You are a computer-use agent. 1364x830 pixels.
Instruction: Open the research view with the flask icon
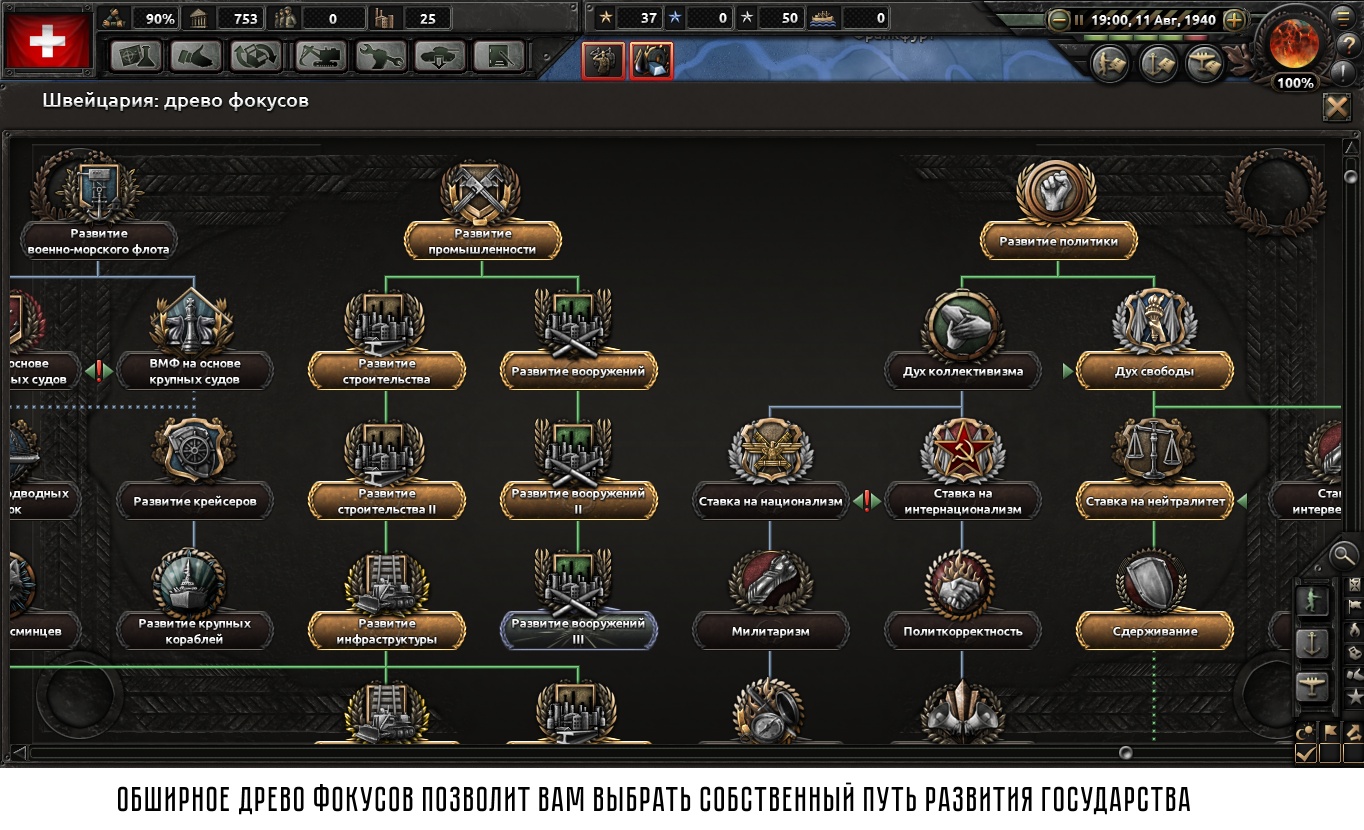[136, 57]
